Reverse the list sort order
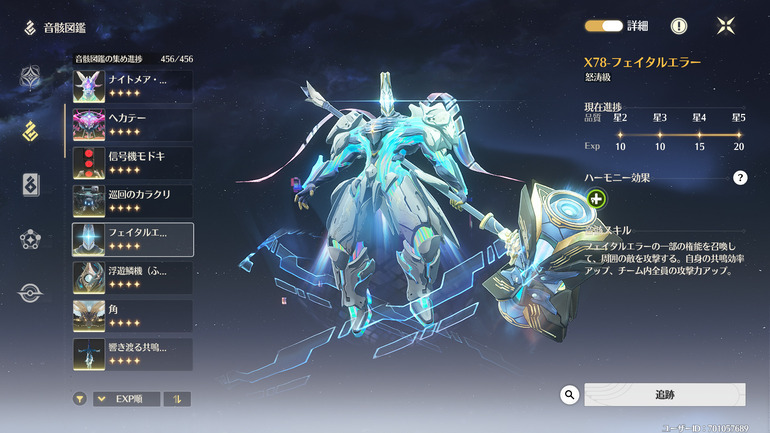This screenshot has height=433, width=770. click(177, 399)
